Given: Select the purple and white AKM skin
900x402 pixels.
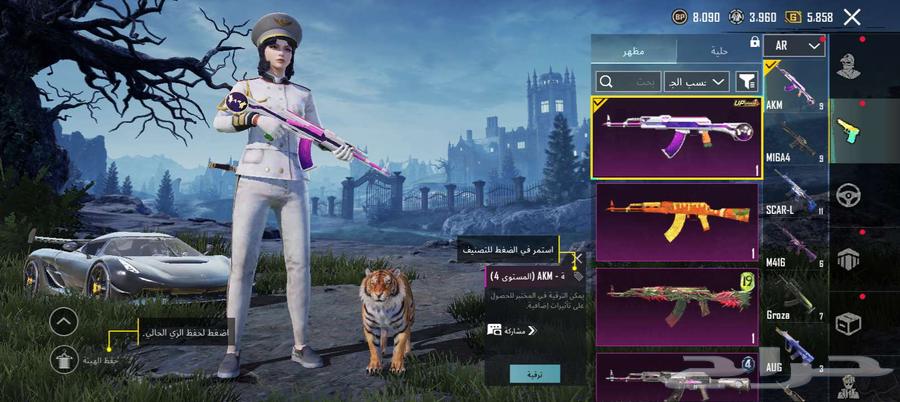Looking at the screenshot, I should point(677,136).
